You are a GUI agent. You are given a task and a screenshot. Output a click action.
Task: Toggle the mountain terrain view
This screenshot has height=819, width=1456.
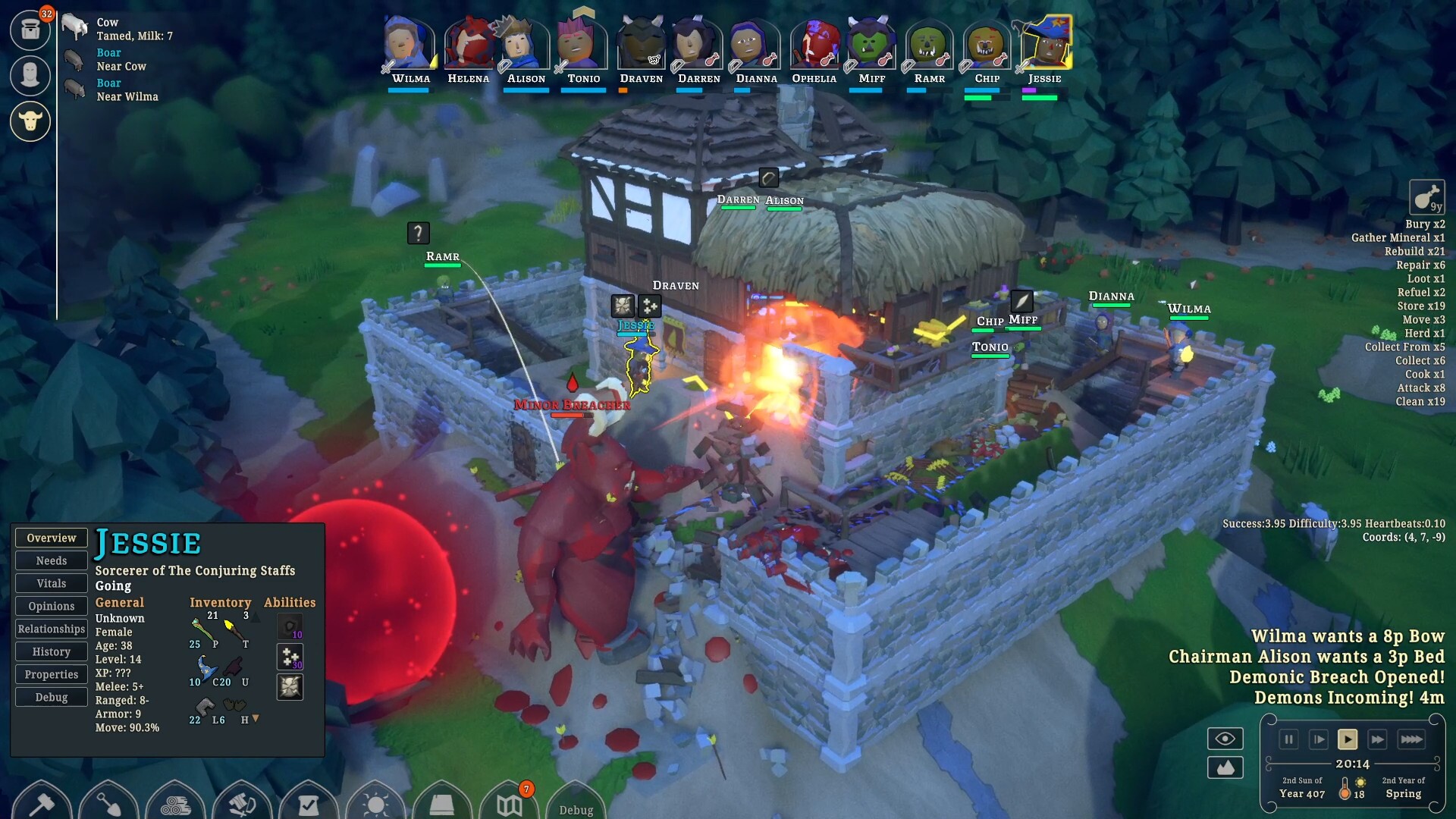pos(1225,767)
